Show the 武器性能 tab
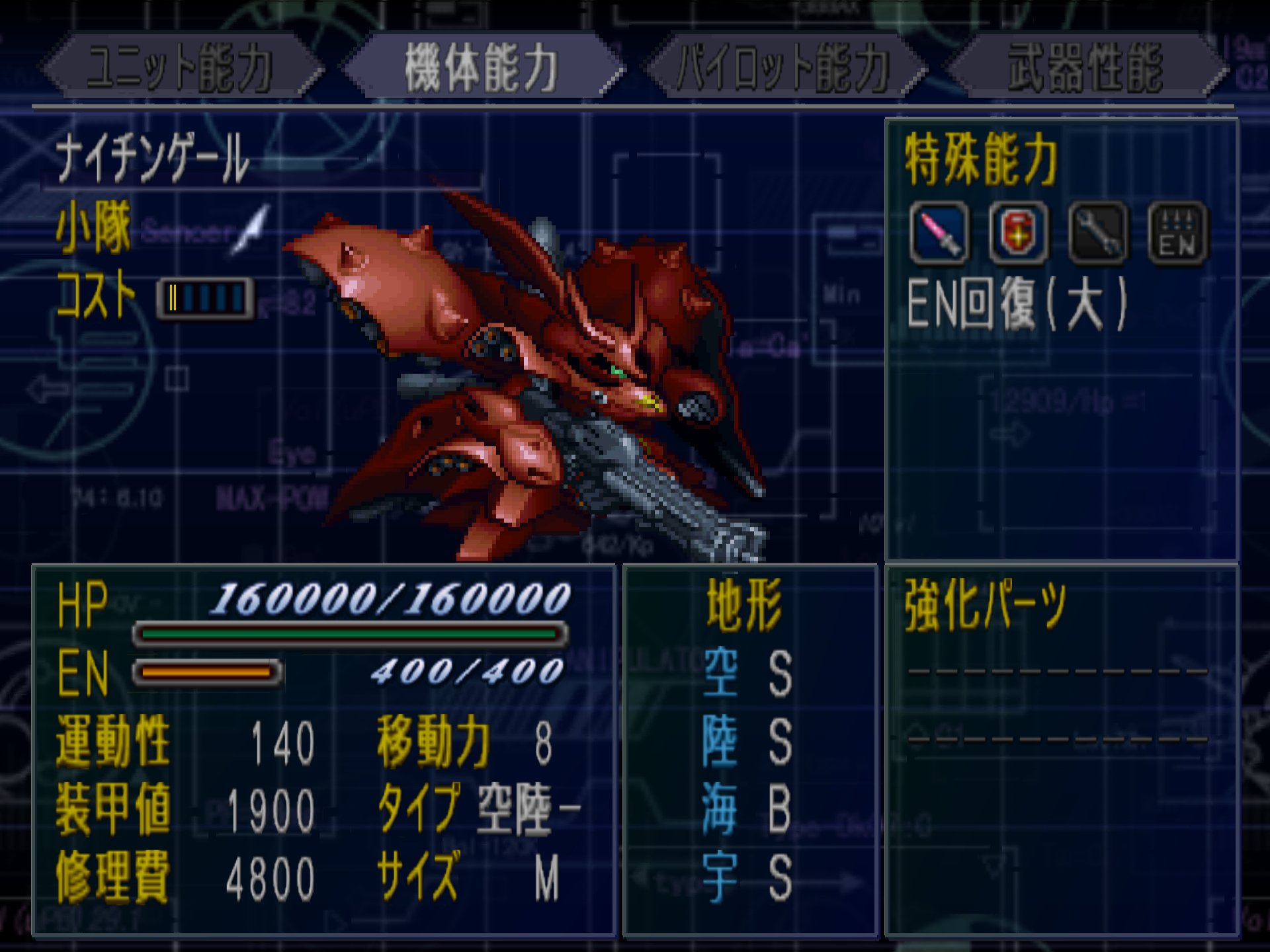1270x952 pixels. point(1085,67)
